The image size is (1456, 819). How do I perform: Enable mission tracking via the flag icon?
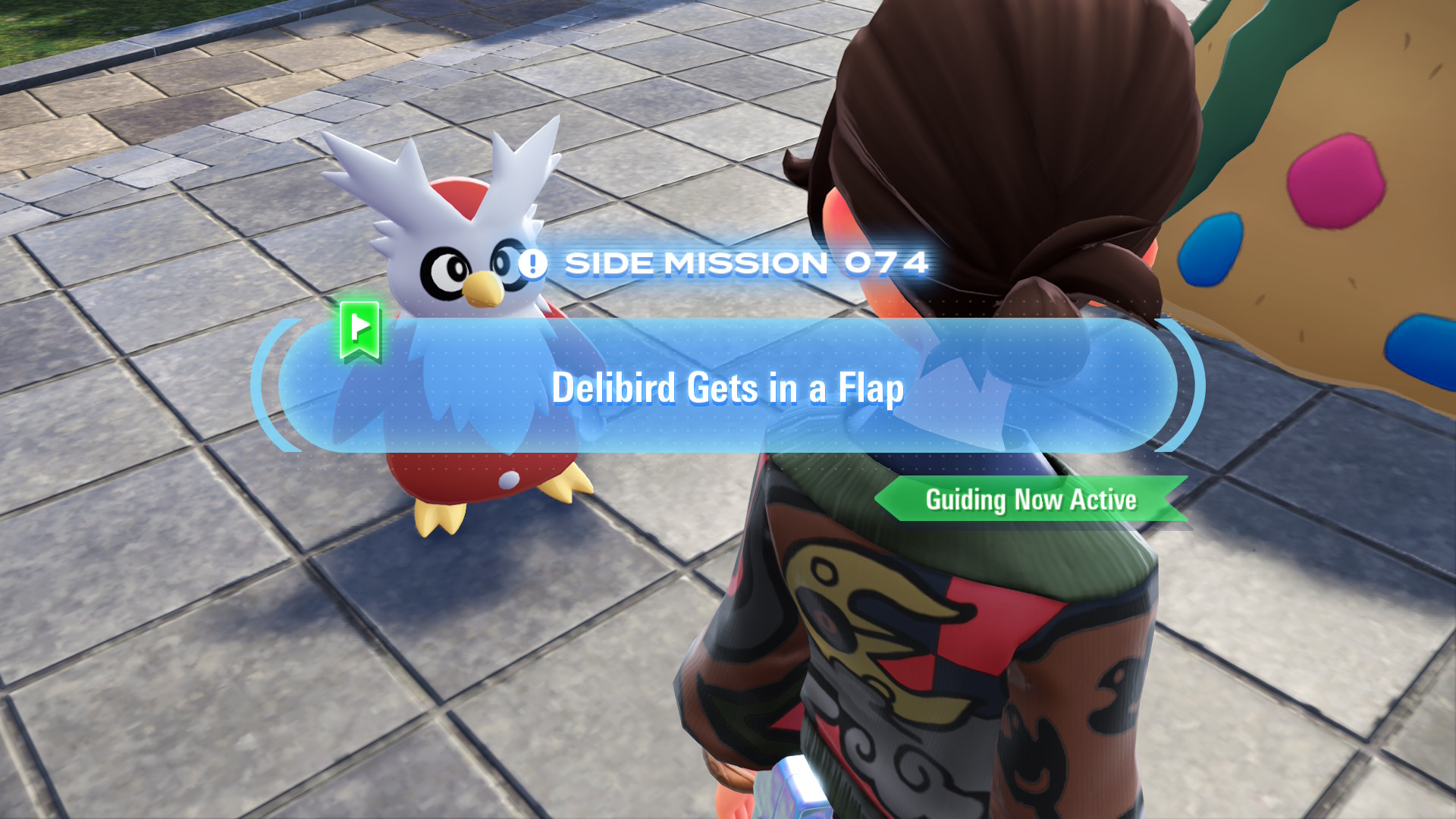point(358,331)
